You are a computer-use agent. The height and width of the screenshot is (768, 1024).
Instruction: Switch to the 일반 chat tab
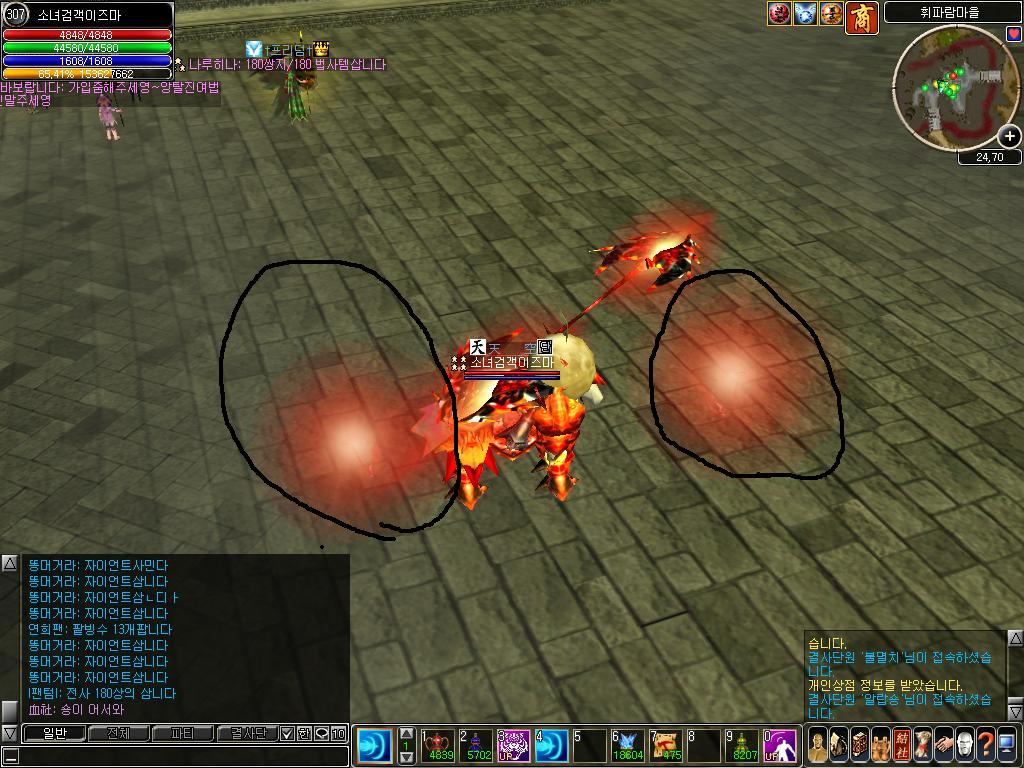pyautogui.click(x=52, y=734)
